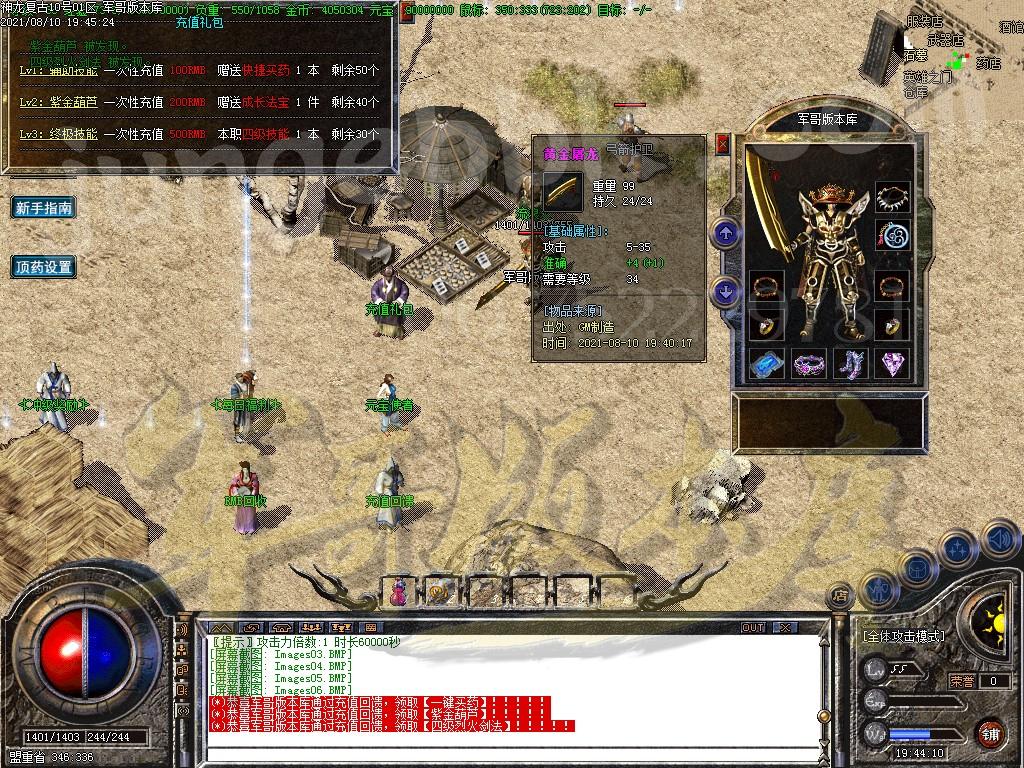Open the red 铺 stall button

[x=990, y=732]
